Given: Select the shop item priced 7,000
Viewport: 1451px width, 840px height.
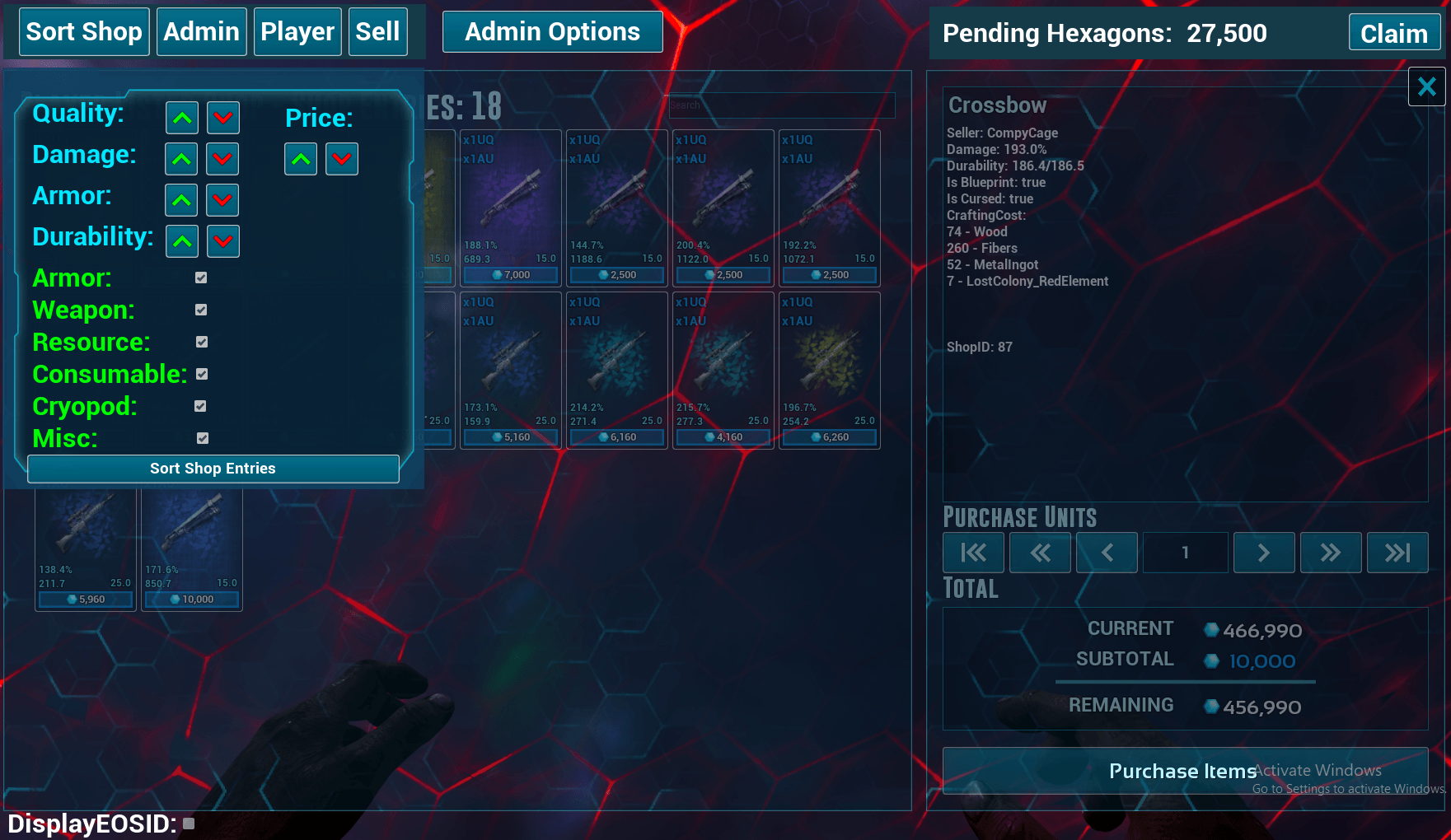Looking at the screenshot, I should pyautogui.click(x=511, y=207).
